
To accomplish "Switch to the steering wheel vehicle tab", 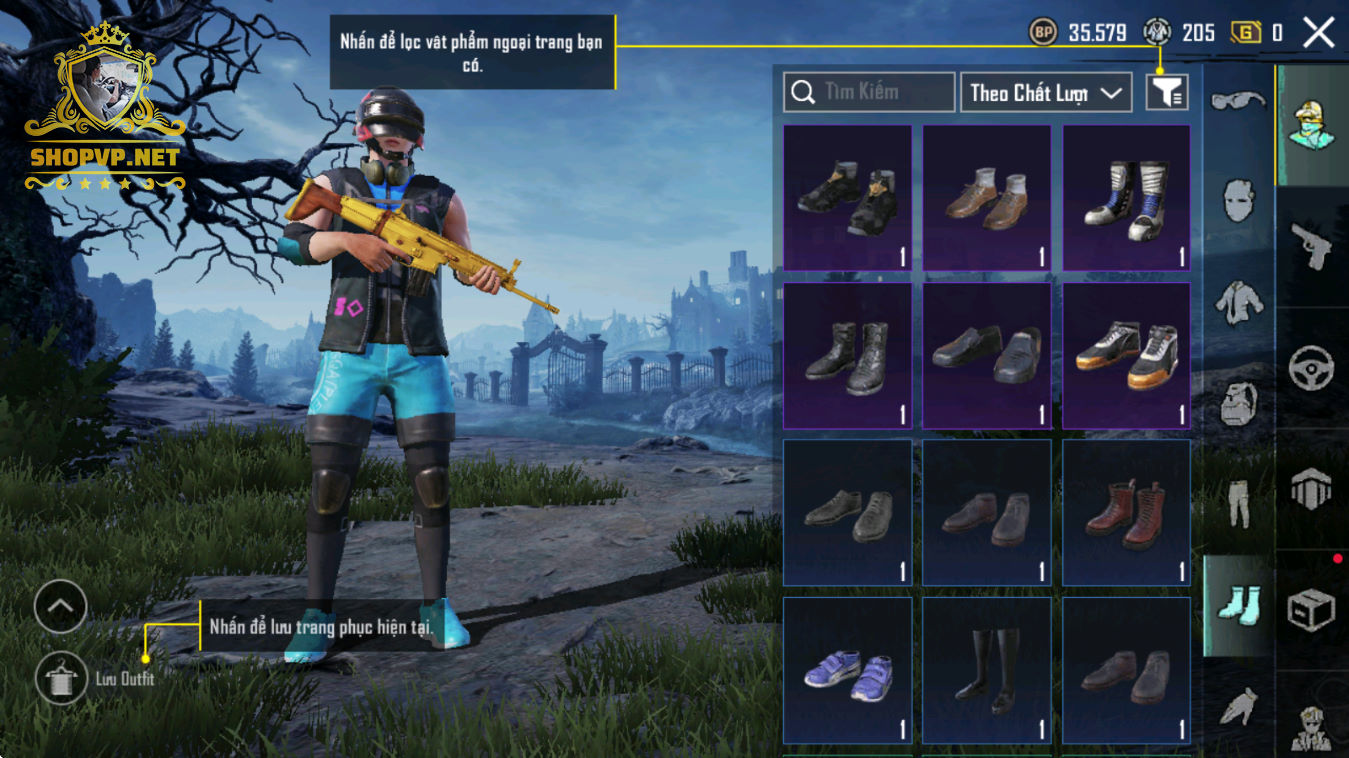I will [1311, 368].
